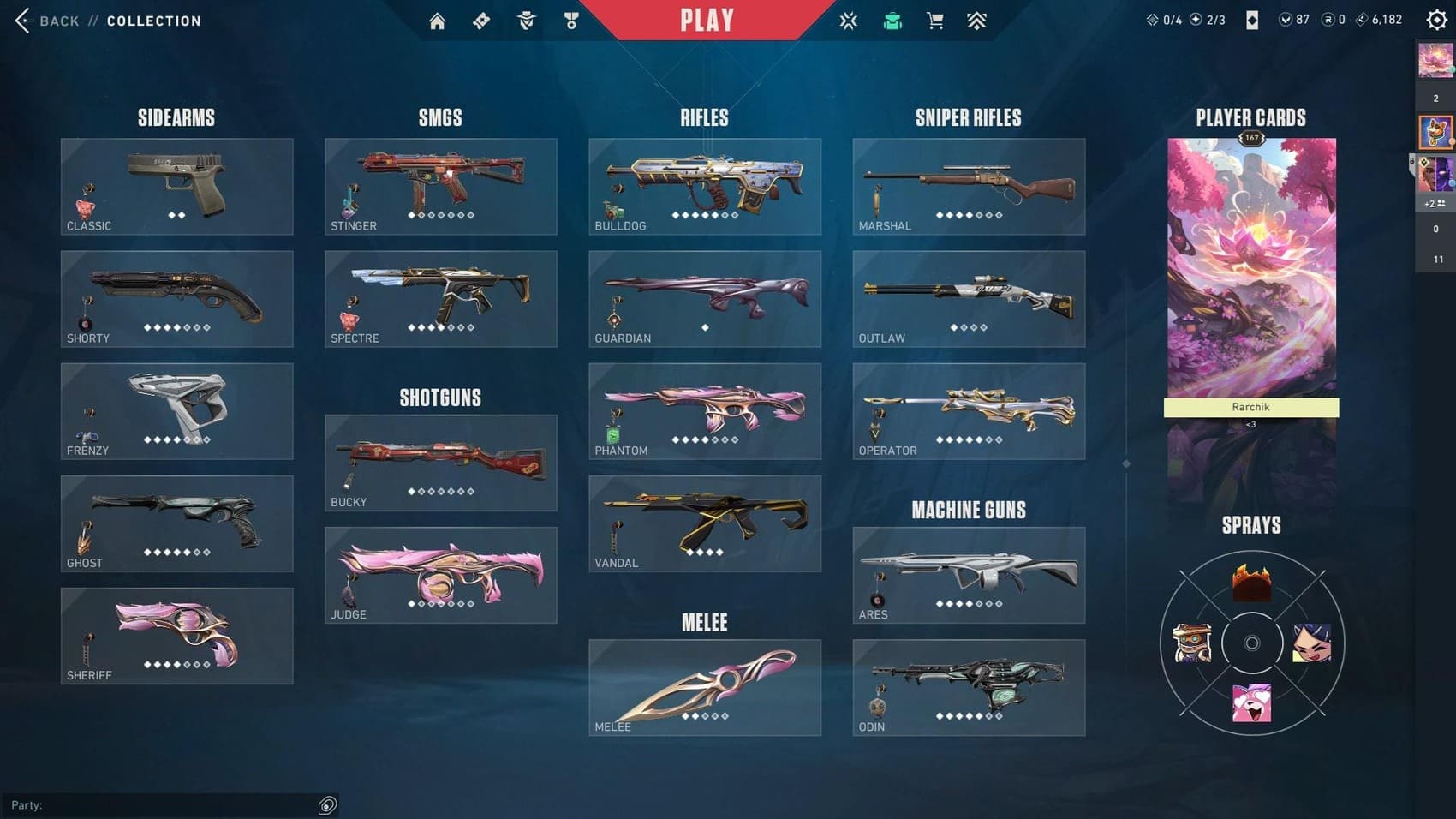Select the Classic sidearm slot

point(176,187)
